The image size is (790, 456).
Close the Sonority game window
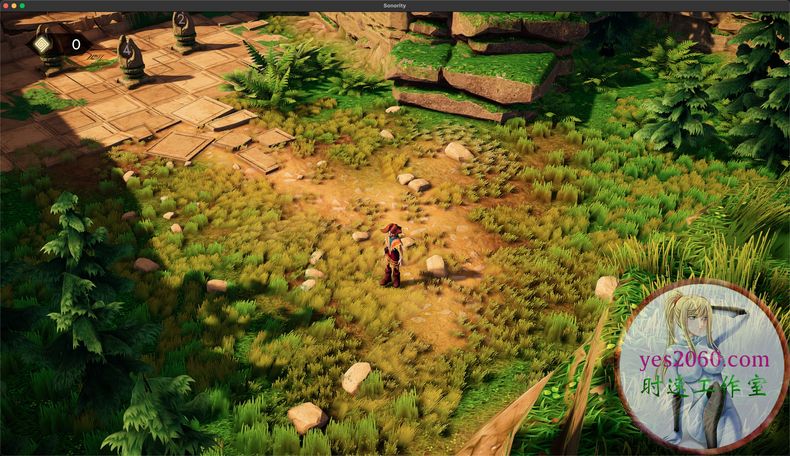(x=7, y=5)
